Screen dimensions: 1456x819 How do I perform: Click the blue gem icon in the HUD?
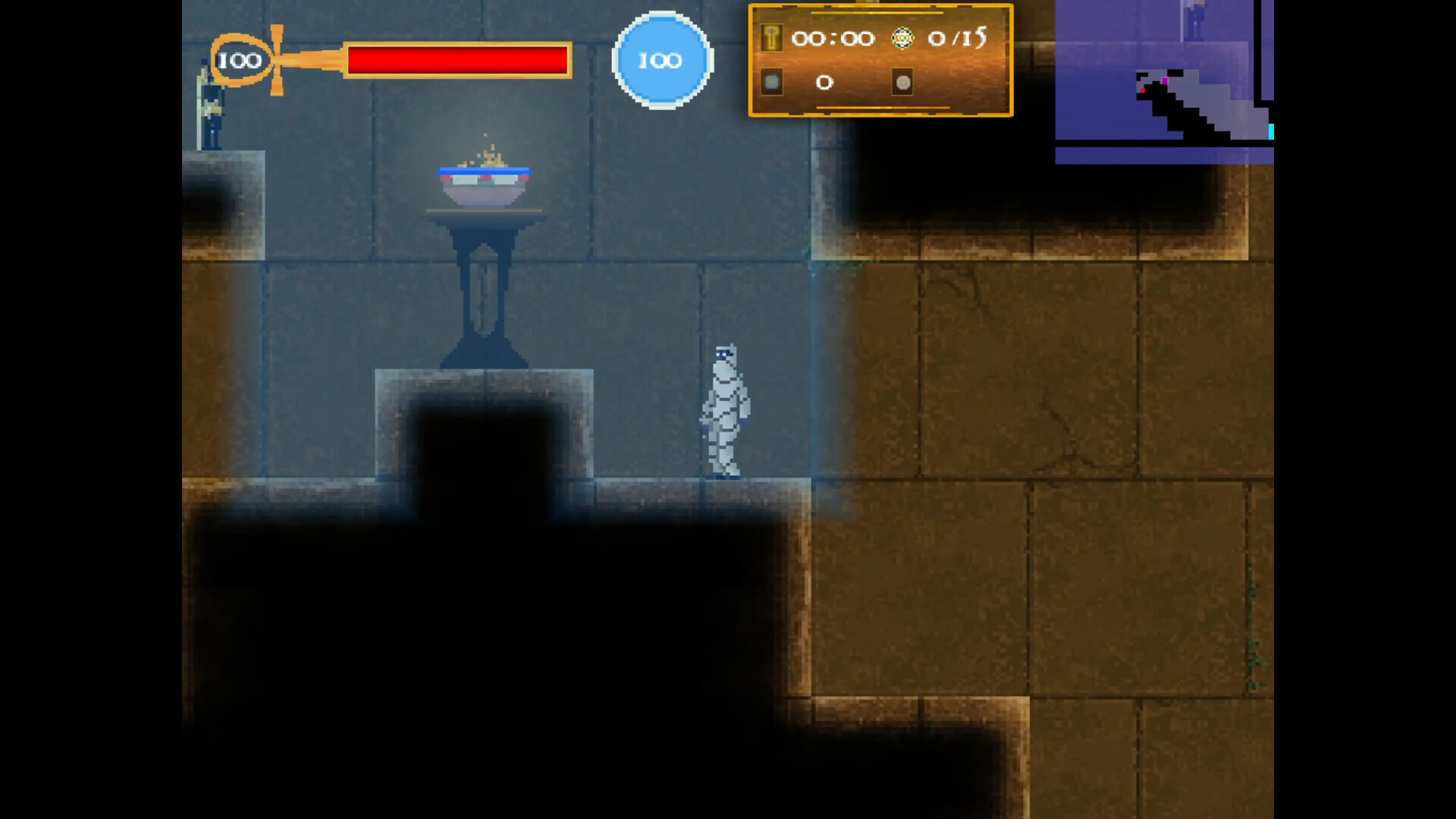point(773,82)
